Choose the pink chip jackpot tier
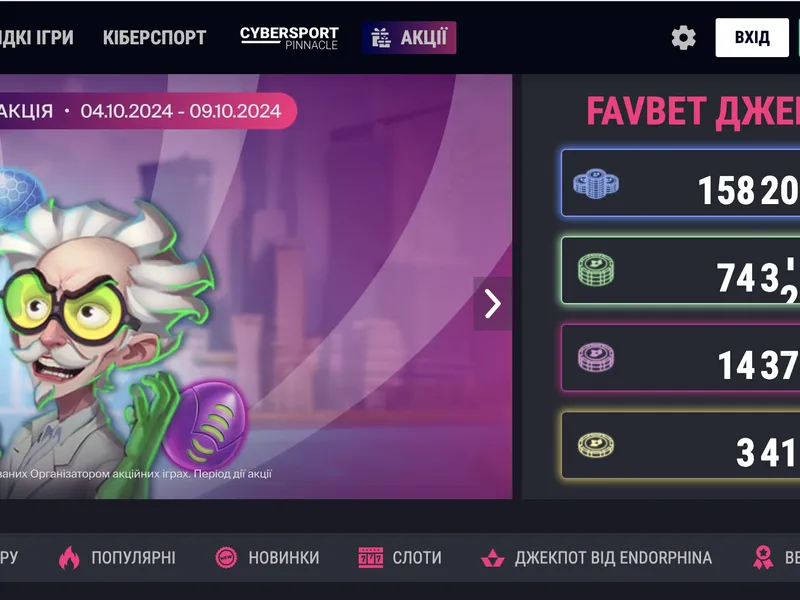Viewport: 800px width, 600px height. [x=680, y=358]
